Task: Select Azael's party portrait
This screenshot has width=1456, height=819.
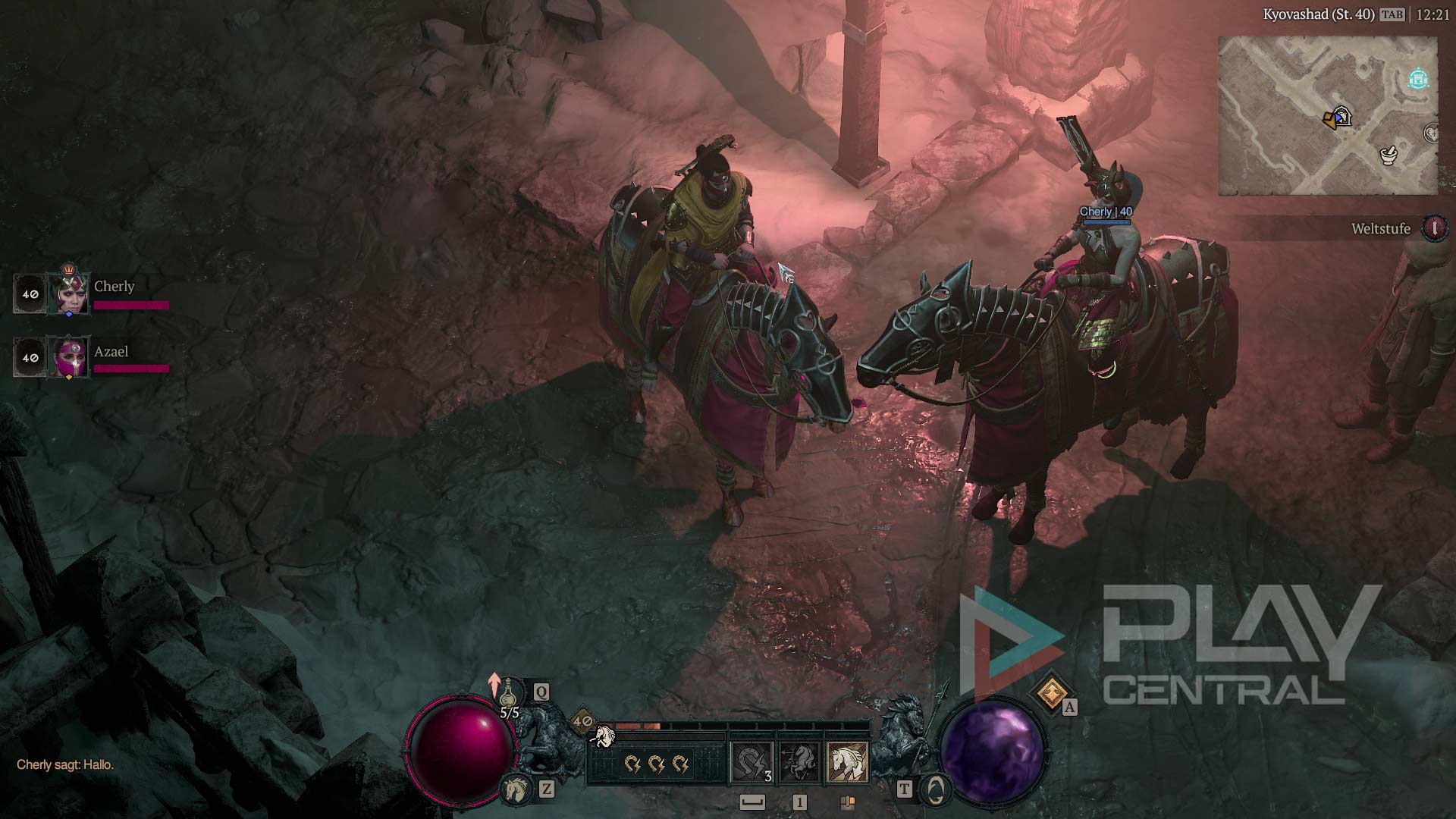Action: [x=68, y=357]
